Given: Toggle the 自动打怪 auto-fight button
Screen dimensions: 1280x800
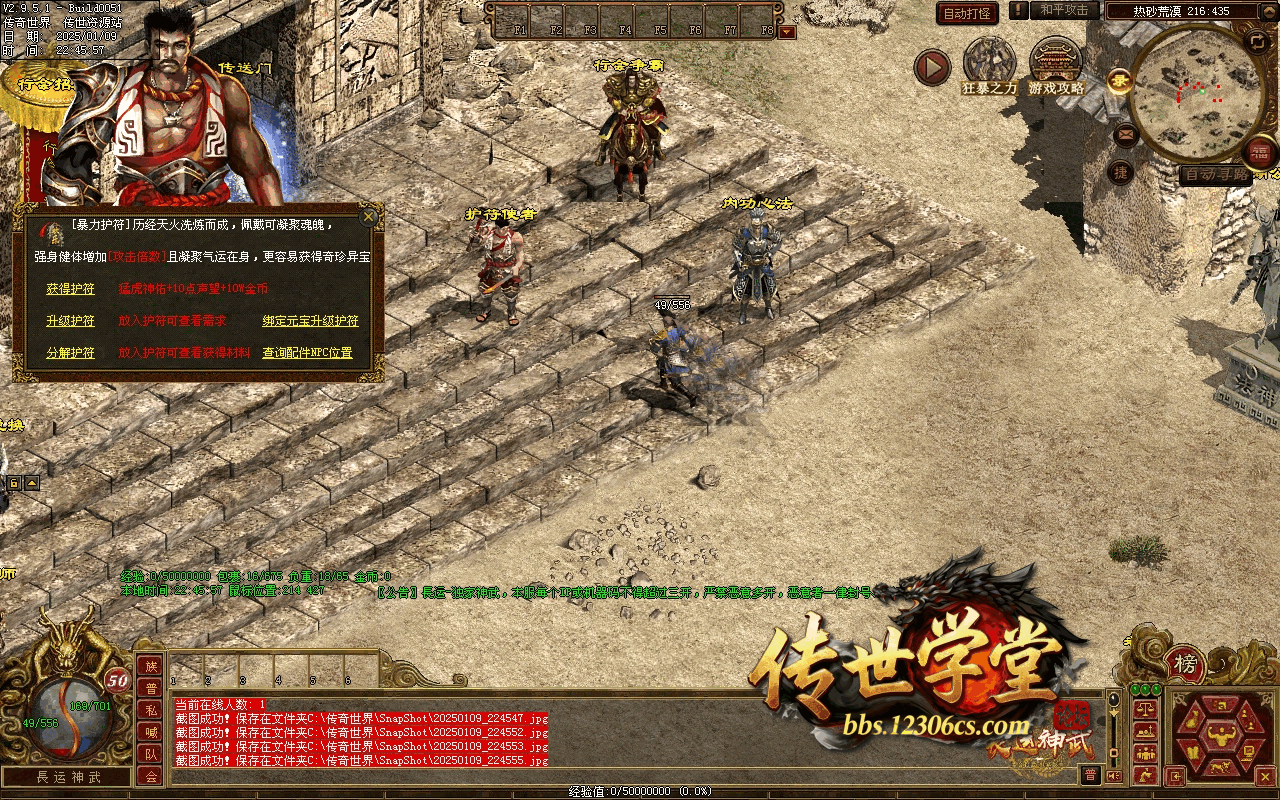Looking at the screenshot, I should [967, 13].
